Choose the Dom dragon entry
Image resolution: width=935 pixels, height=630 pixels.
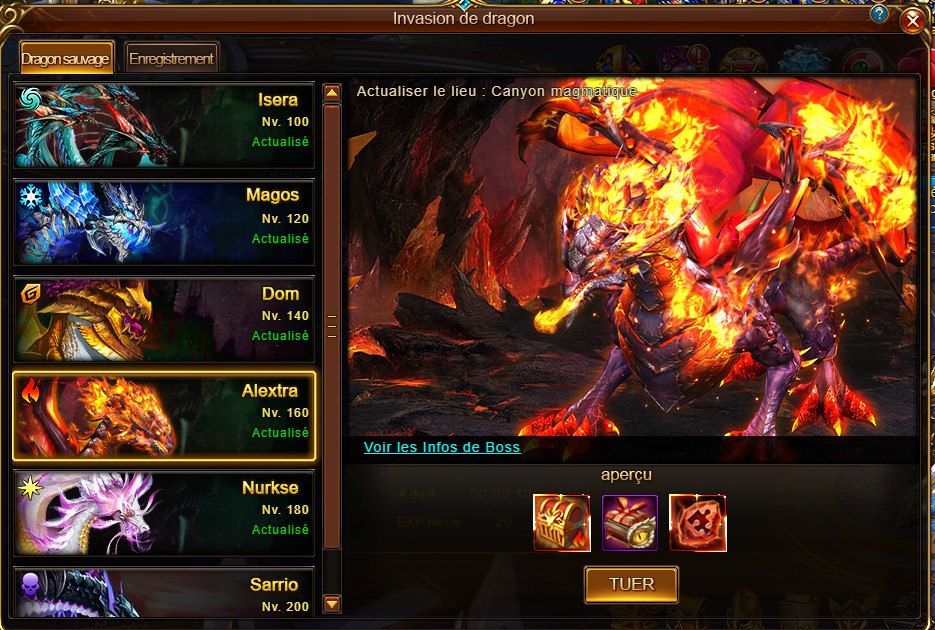click(x=164, y=319)
